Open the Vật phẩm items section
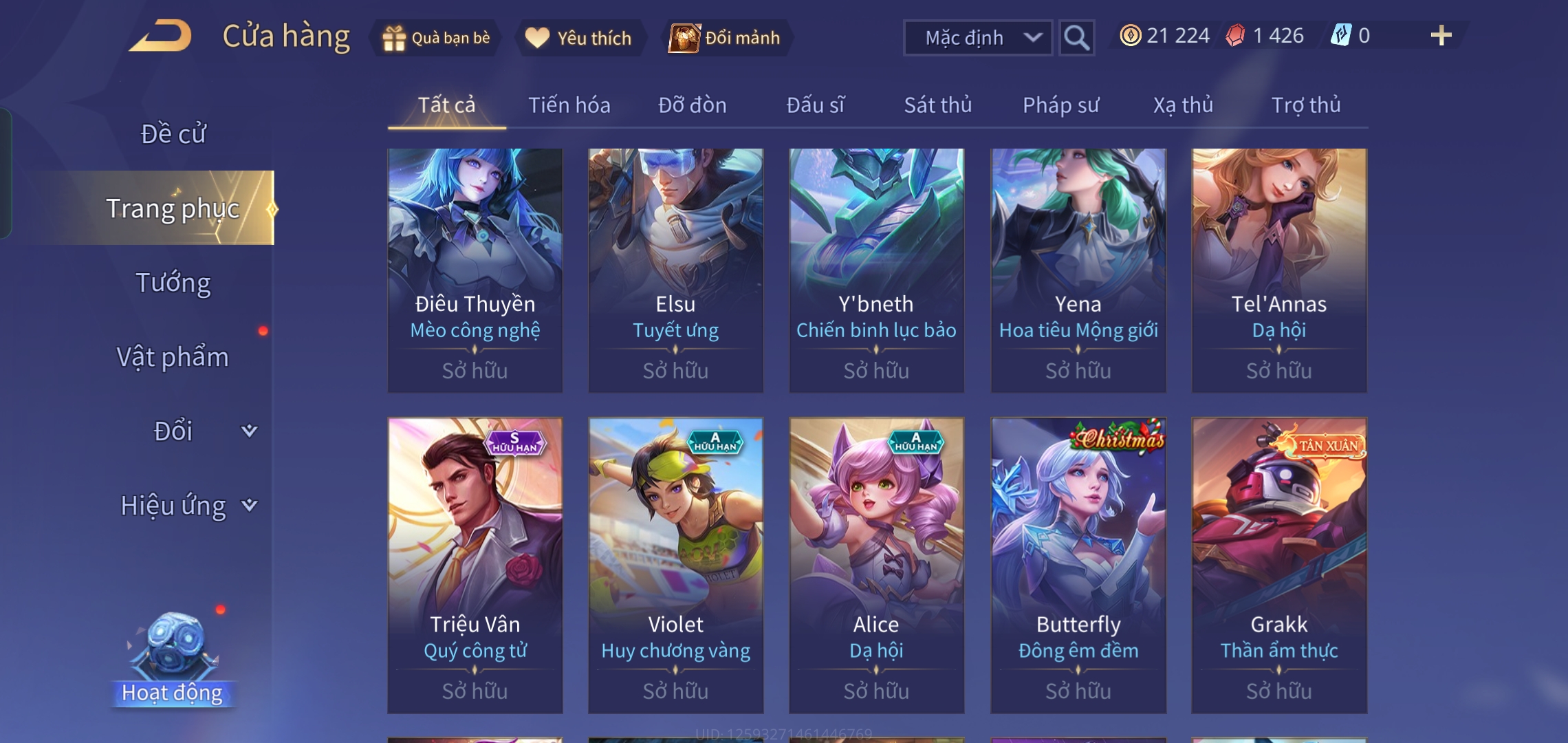 click(173, 357)
